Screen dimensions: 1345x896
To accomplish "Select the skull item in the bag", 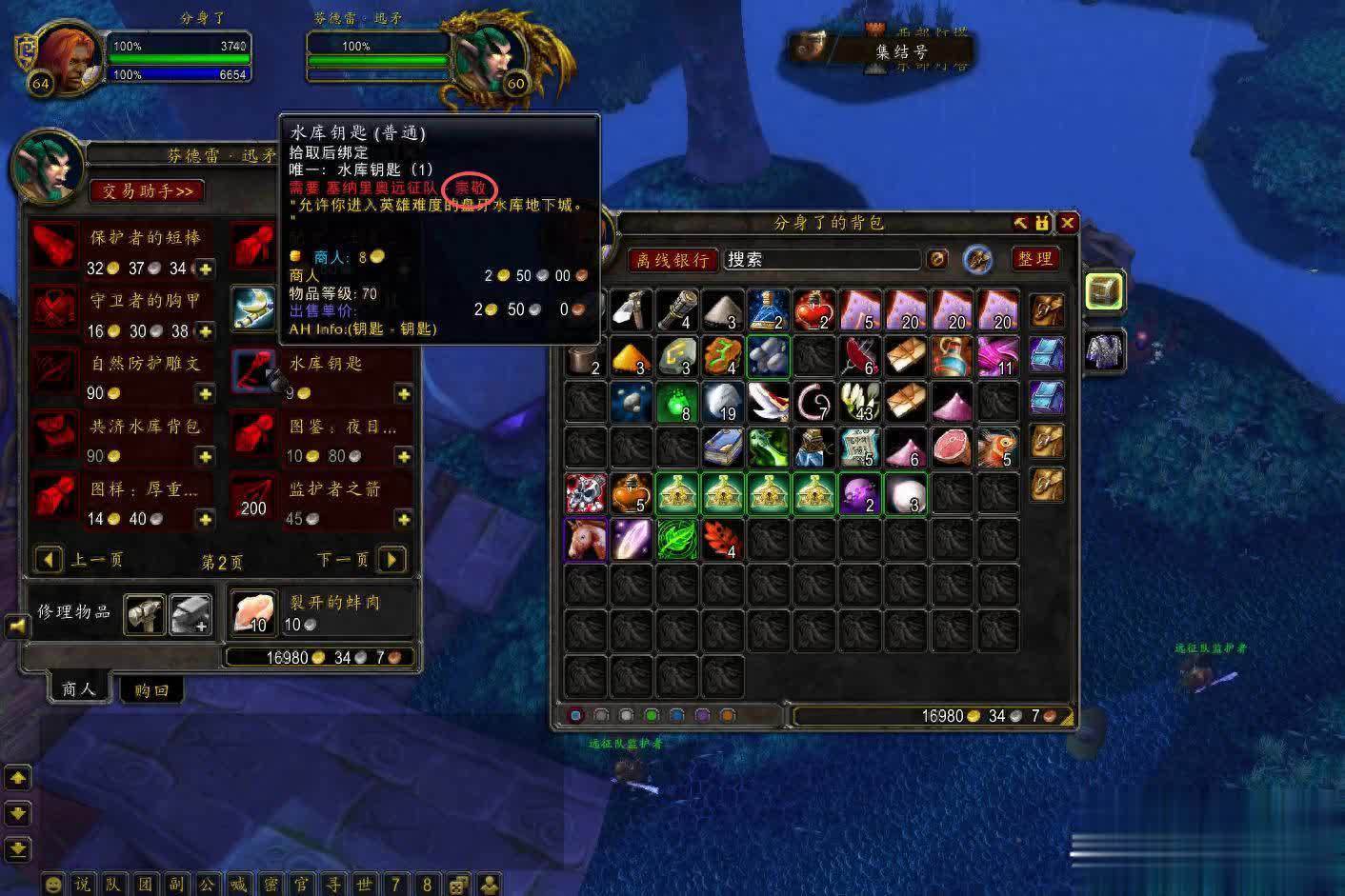I will point(586,493).
